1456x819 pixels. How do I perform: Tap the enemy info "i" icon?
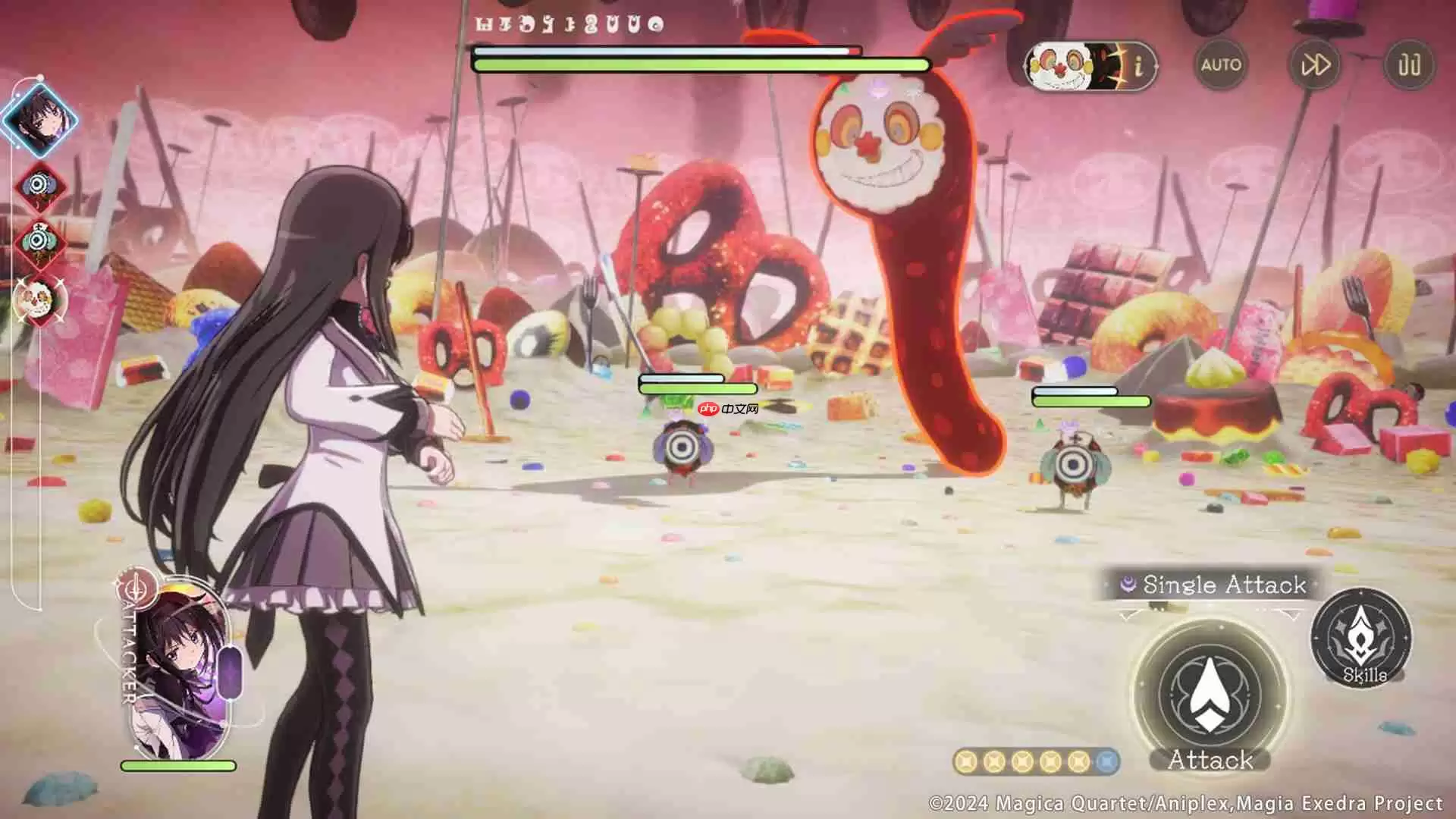pos(1137,67)
